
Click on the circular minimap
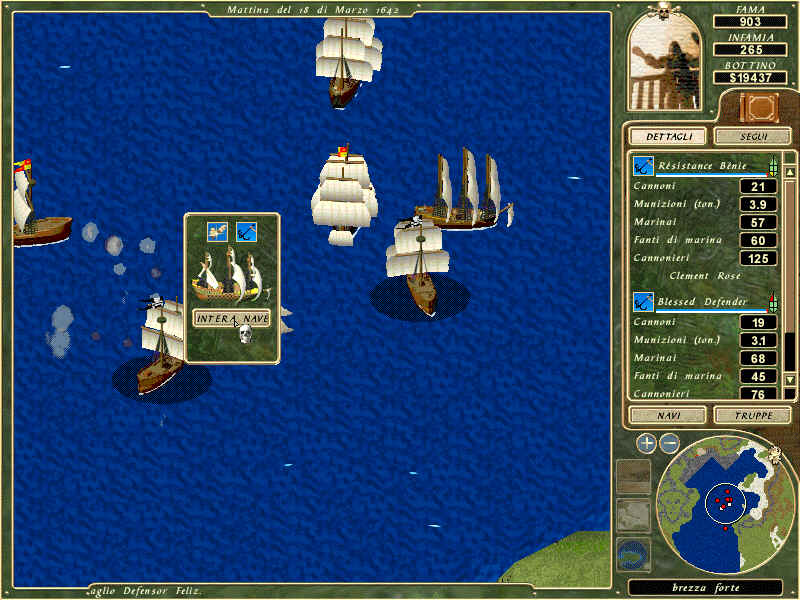click(726, 501)
